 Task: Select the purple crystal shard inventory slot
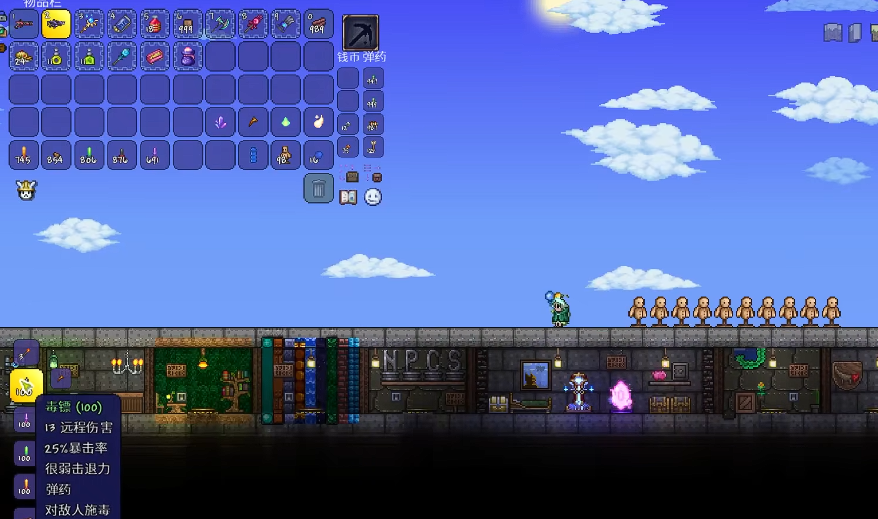pyautogui.click(x=220, y=123)
